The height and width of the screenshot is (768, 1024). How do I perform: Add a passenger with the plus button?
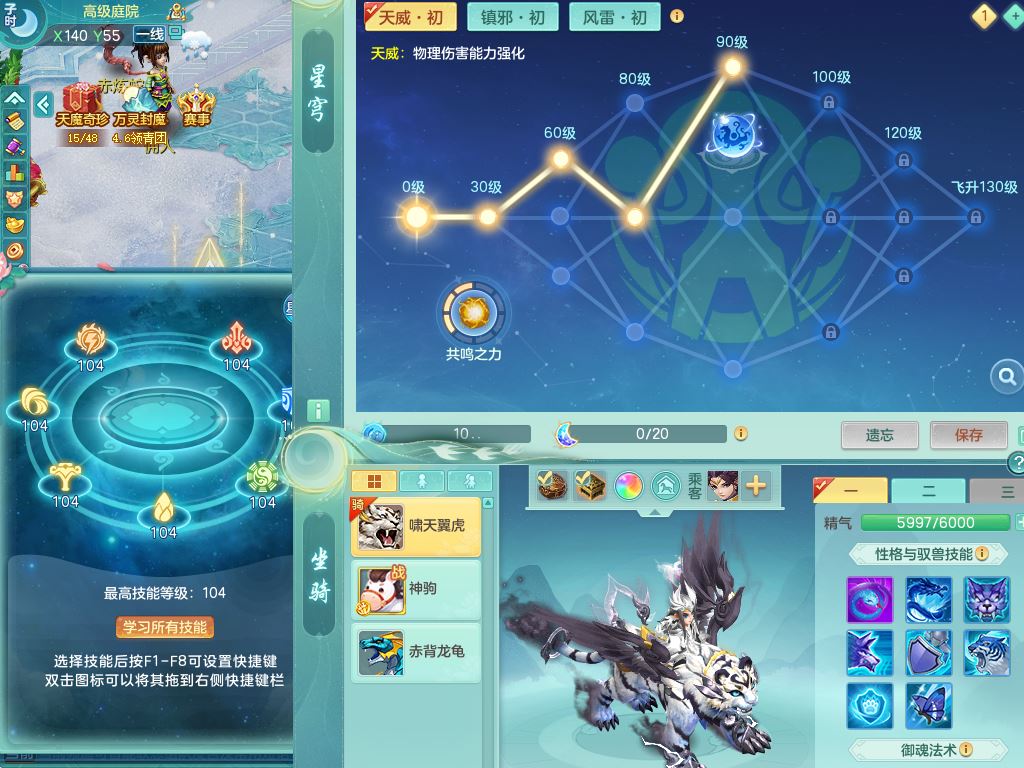756,486
